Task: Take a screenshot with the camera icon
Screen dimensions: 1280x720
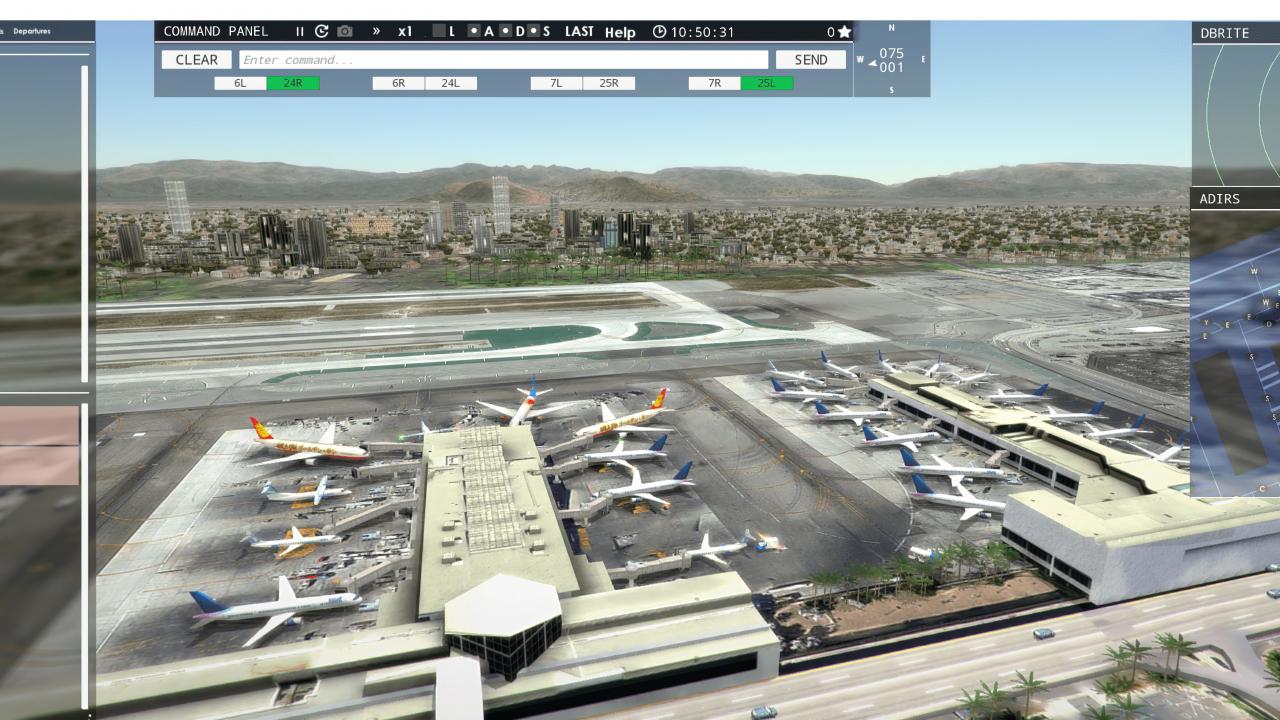Action: pos(344,31)
